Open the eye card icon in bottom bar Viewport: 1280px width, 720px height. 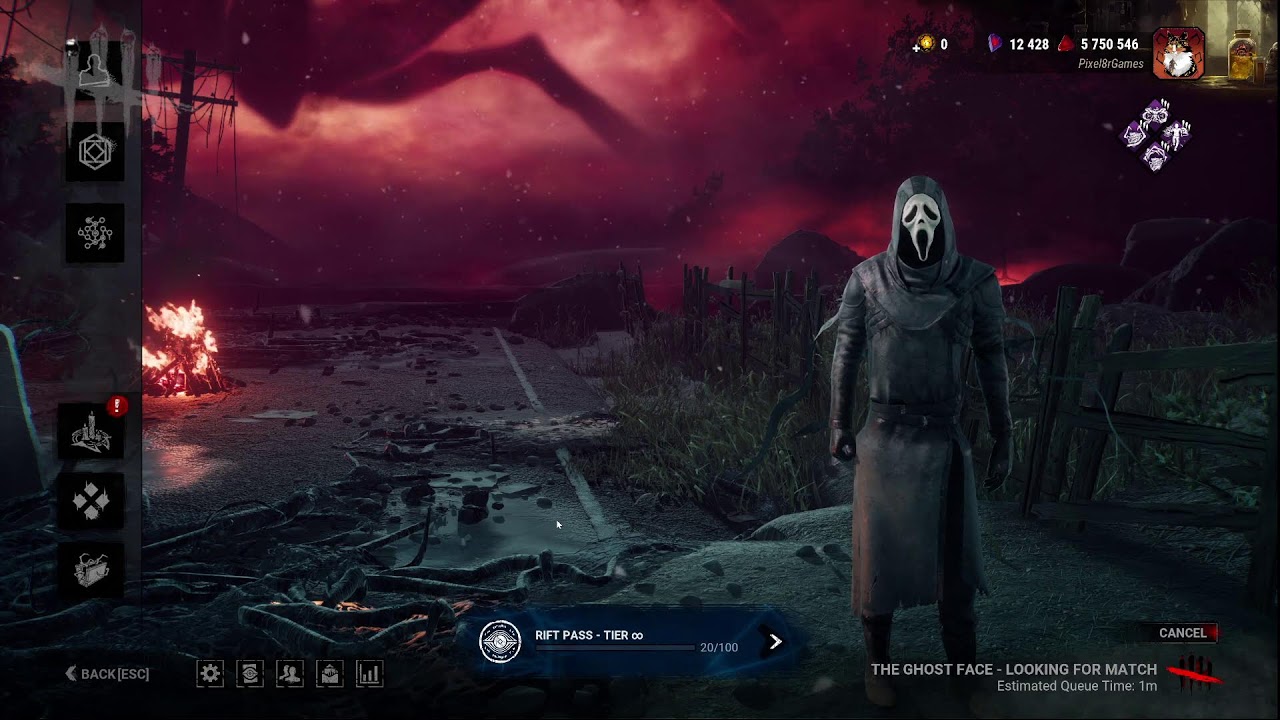(250, 674)
